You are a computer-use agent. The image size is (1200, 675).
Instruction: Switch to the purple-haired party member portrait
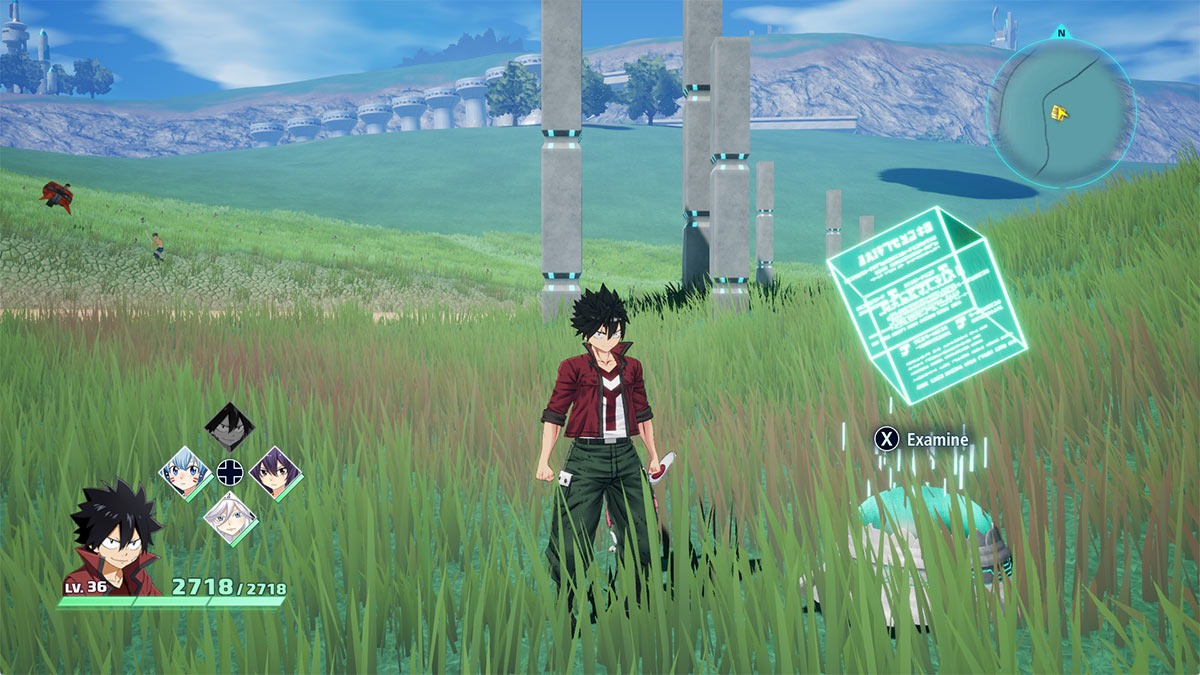coord(275,471)
